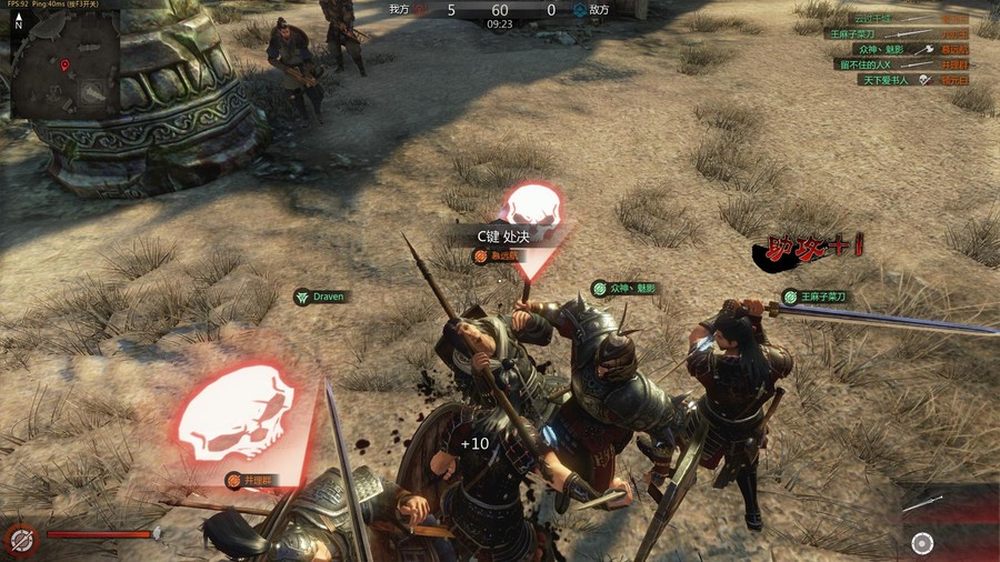This screenshot has height=562, width=1000.
Task: Click the enemy team emblem on the scoreboard
Action: 580,10
